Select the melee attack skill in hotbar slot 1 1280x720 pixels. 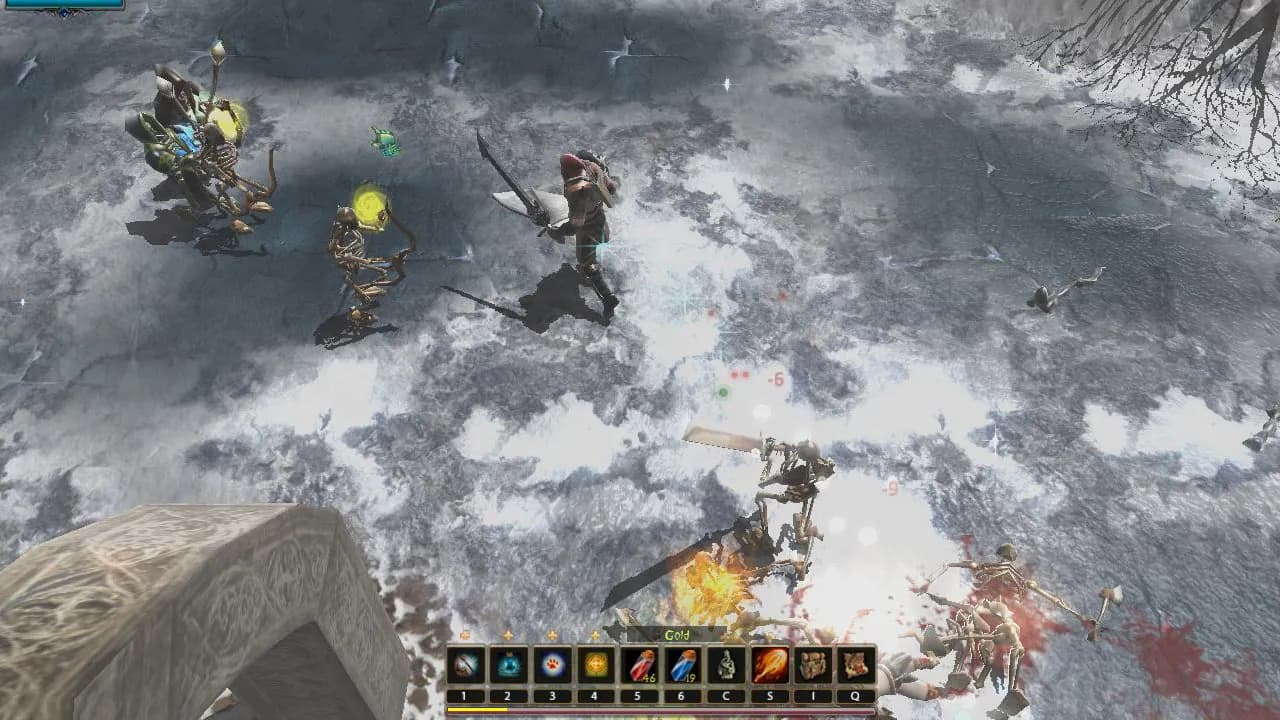coord(464,665)
